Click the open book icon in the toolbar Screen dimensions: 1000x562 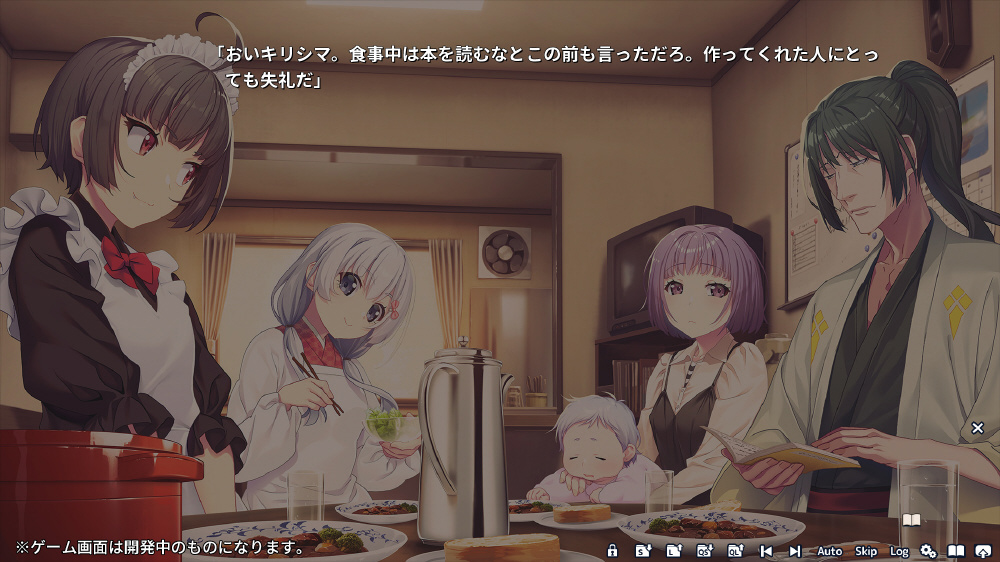point(956,551)
